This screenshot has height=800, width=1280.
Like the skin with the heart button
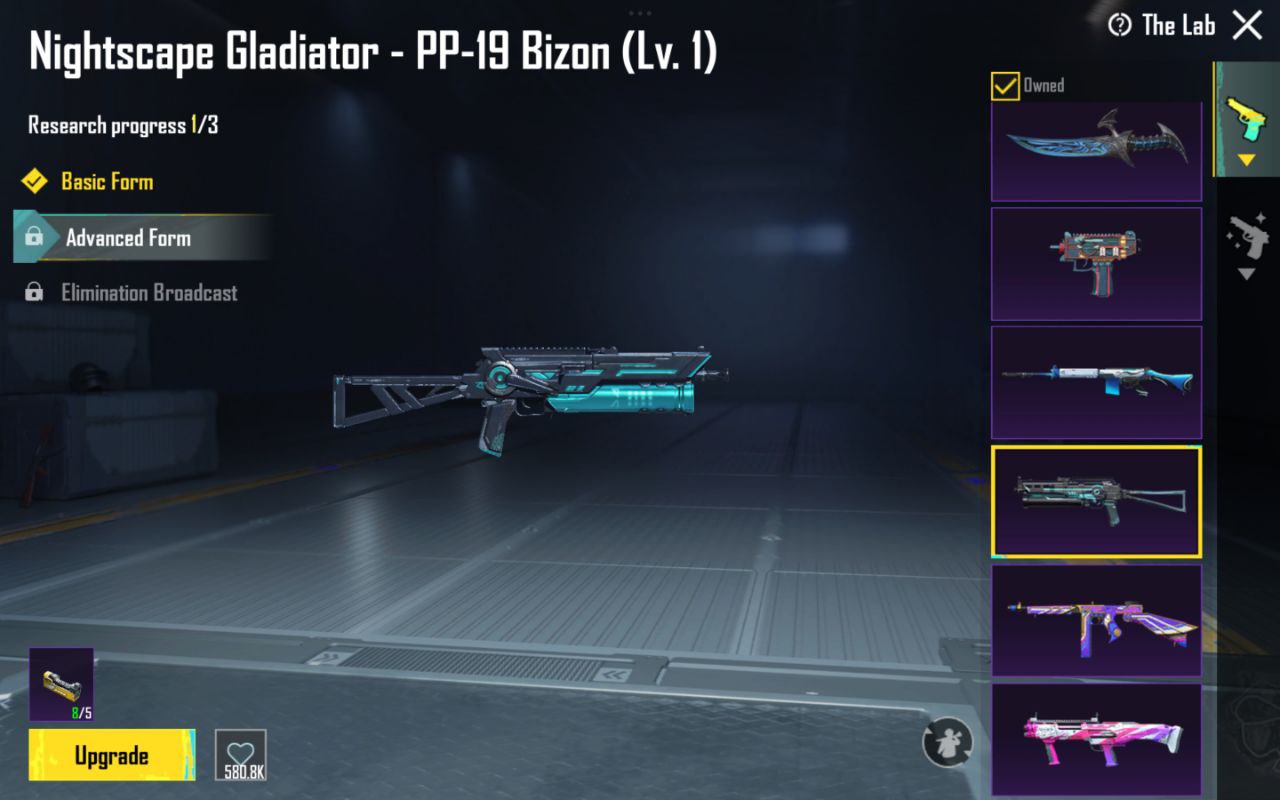[x=241, y=755]
